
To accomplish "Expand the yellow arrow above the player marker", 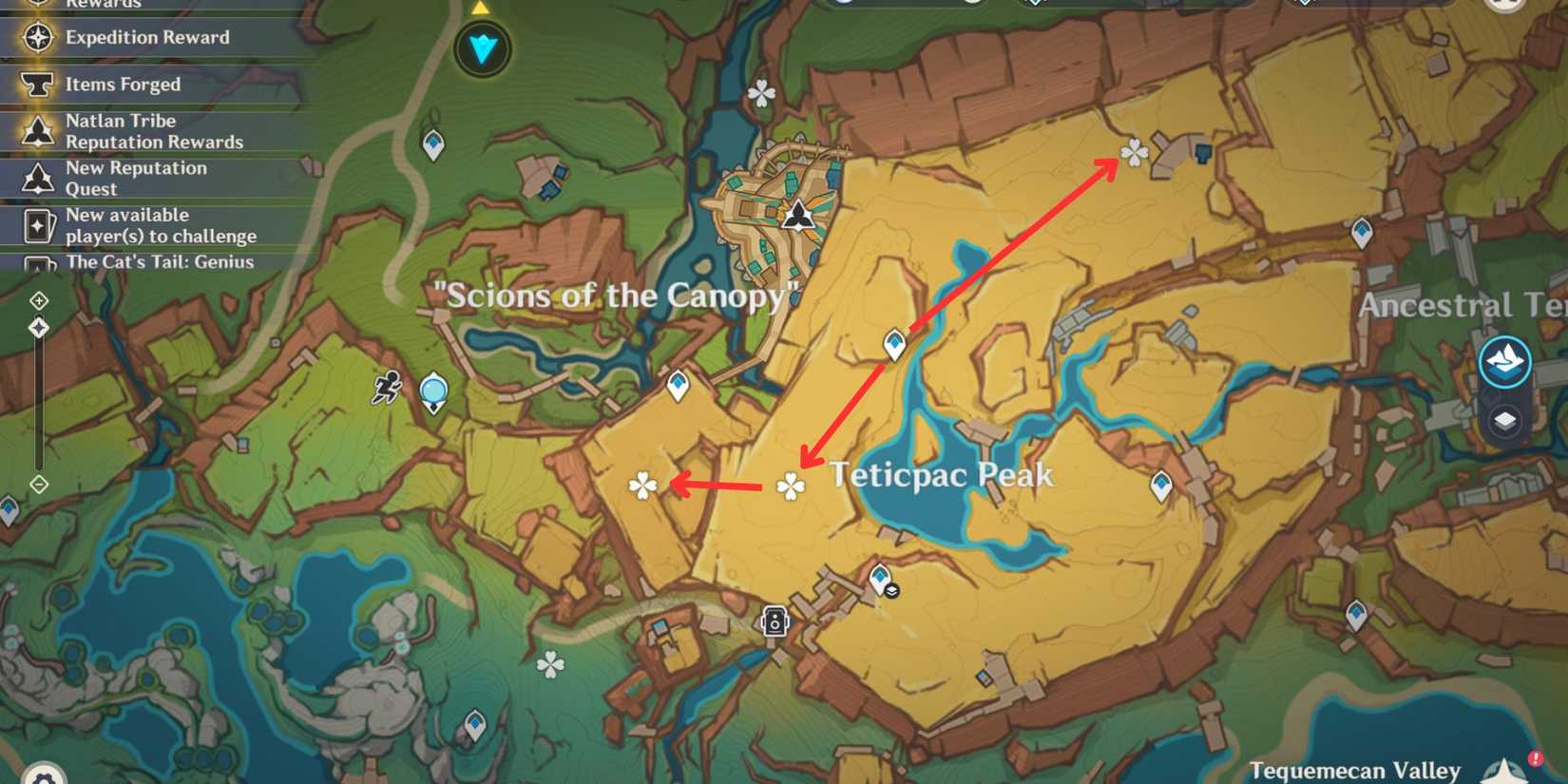I will point(483,9).
